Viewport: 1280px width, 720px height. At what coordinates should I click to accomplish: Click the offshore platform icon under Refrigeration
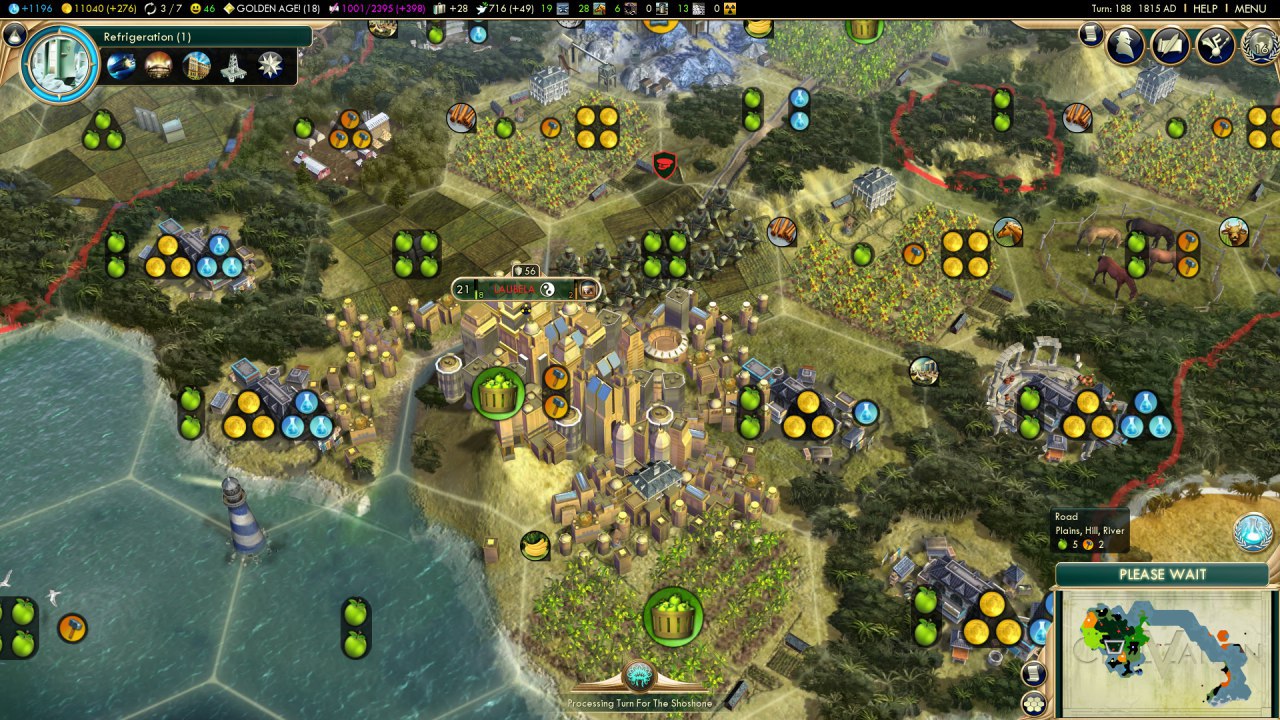(x=234, y=66)
